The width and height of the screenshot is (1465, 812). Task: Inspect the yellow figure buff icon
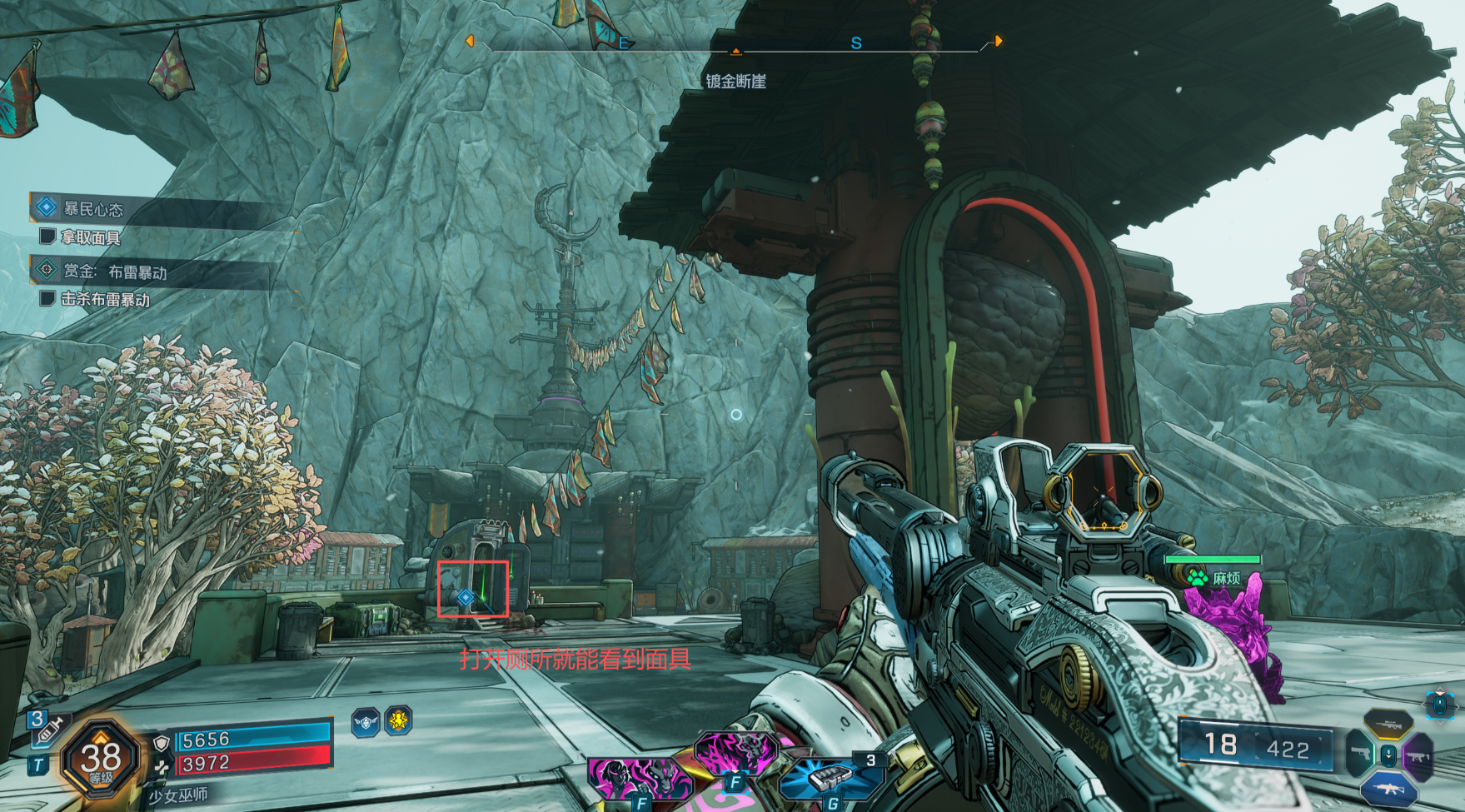click(x=399, y=720)
